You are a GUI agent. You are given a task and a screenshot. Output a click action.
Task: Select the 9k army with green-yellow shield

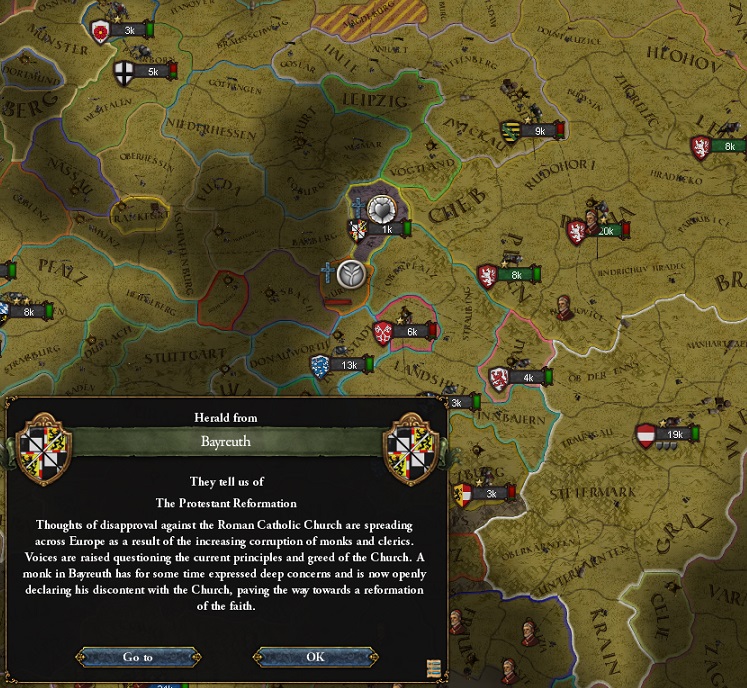(x=538, y=130)
